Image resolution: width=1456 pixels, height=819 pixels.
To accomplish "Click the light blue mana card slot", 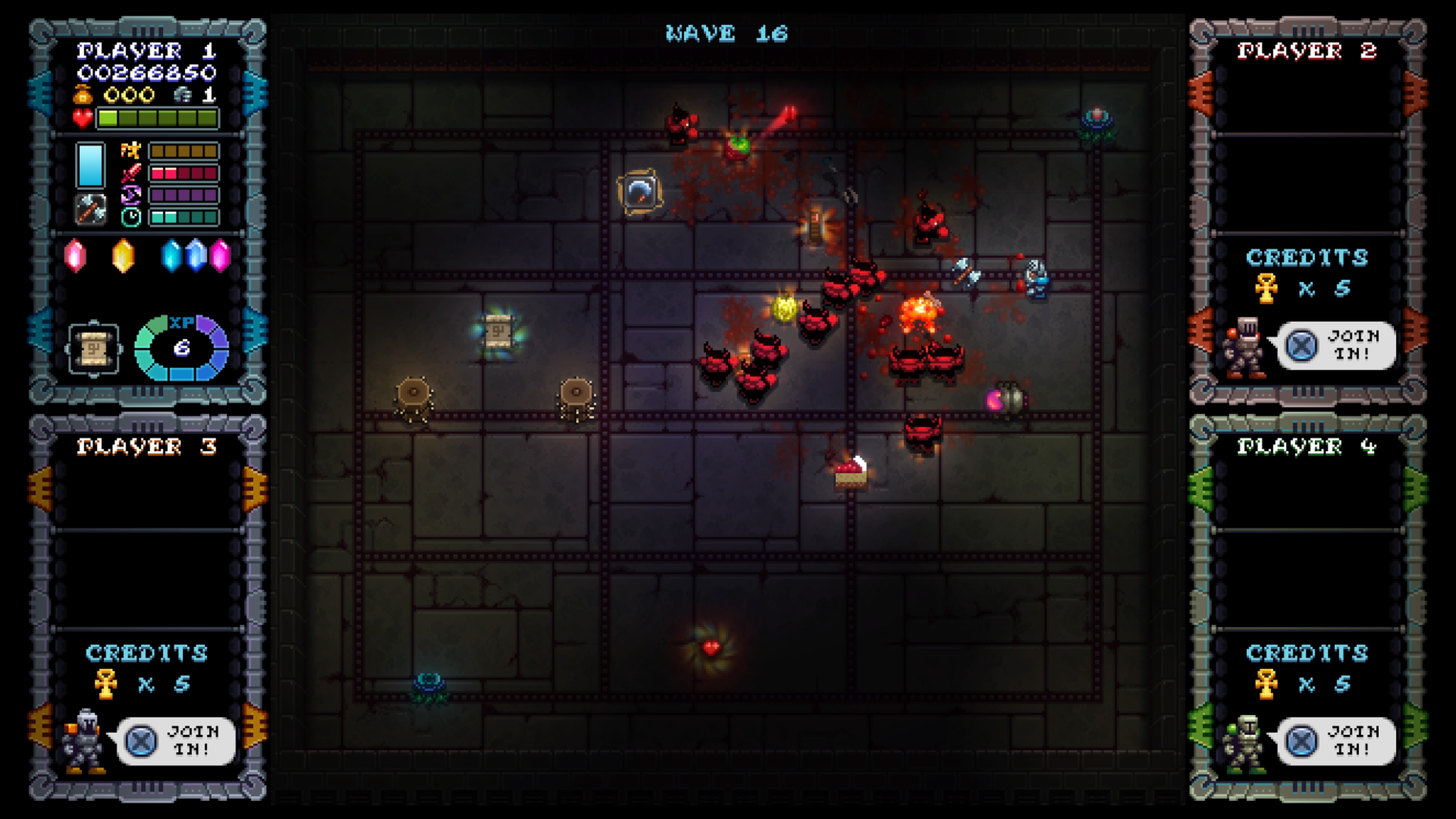I will click(91, 165).
